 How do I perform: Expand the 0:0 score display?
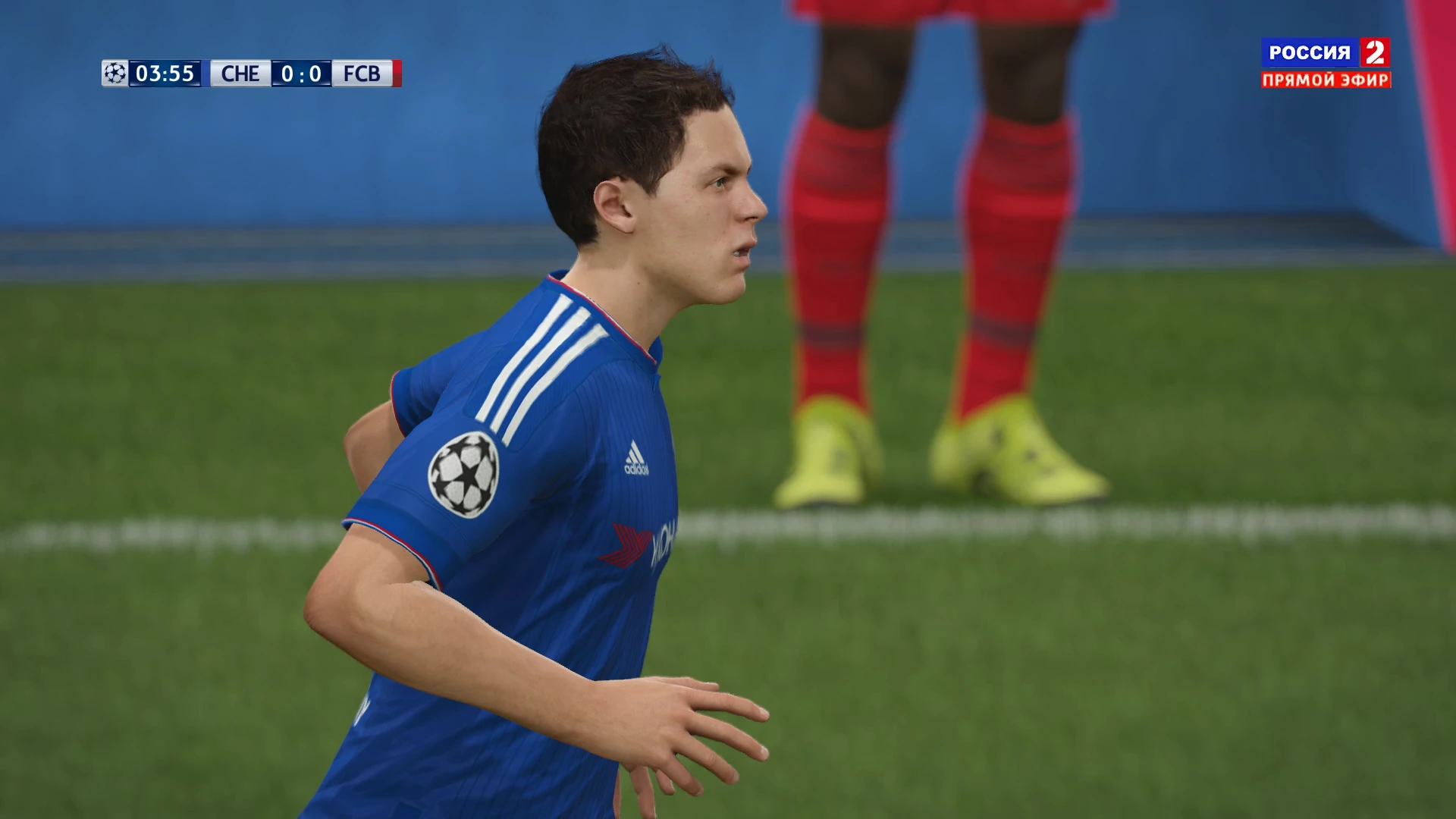click(302, 73)
